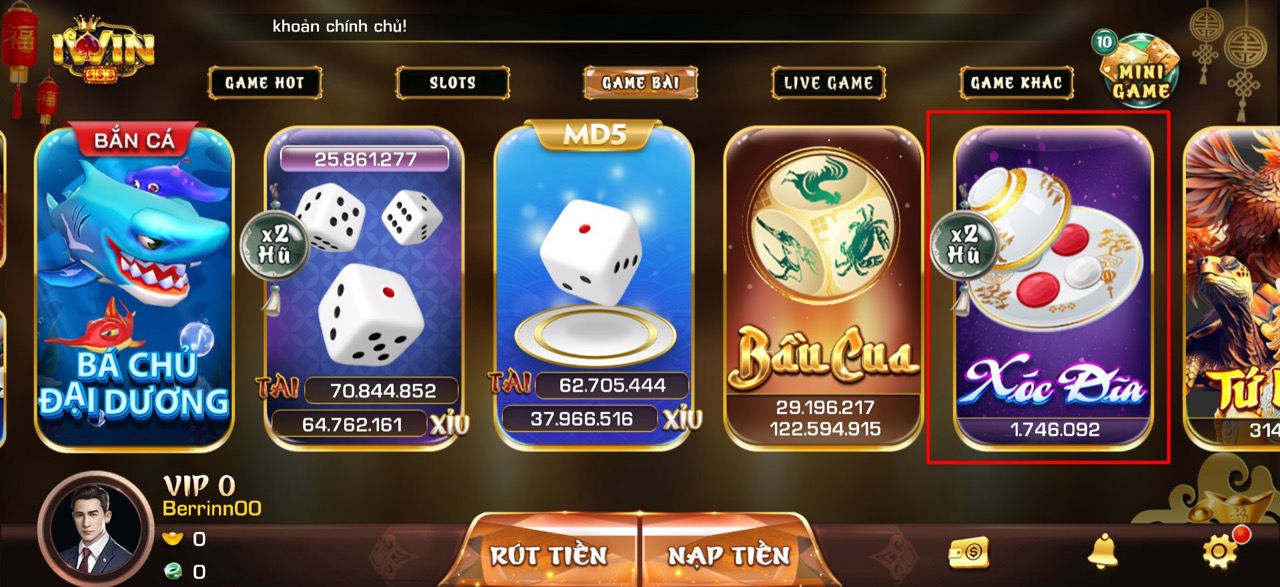1280x587 pixels.
Task: Select the Game Bài tab
Action: click(640, 83)
